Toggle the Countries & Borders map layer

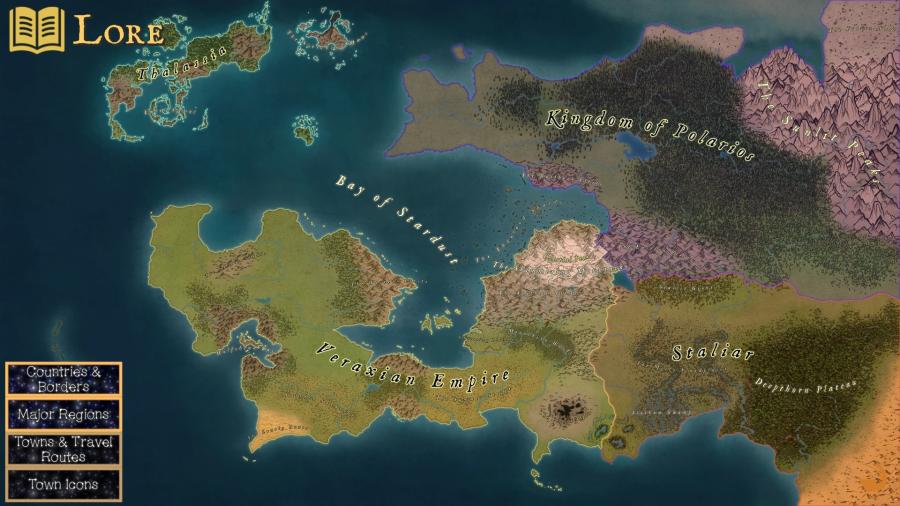pyautogui.click(x=64, y=379)
